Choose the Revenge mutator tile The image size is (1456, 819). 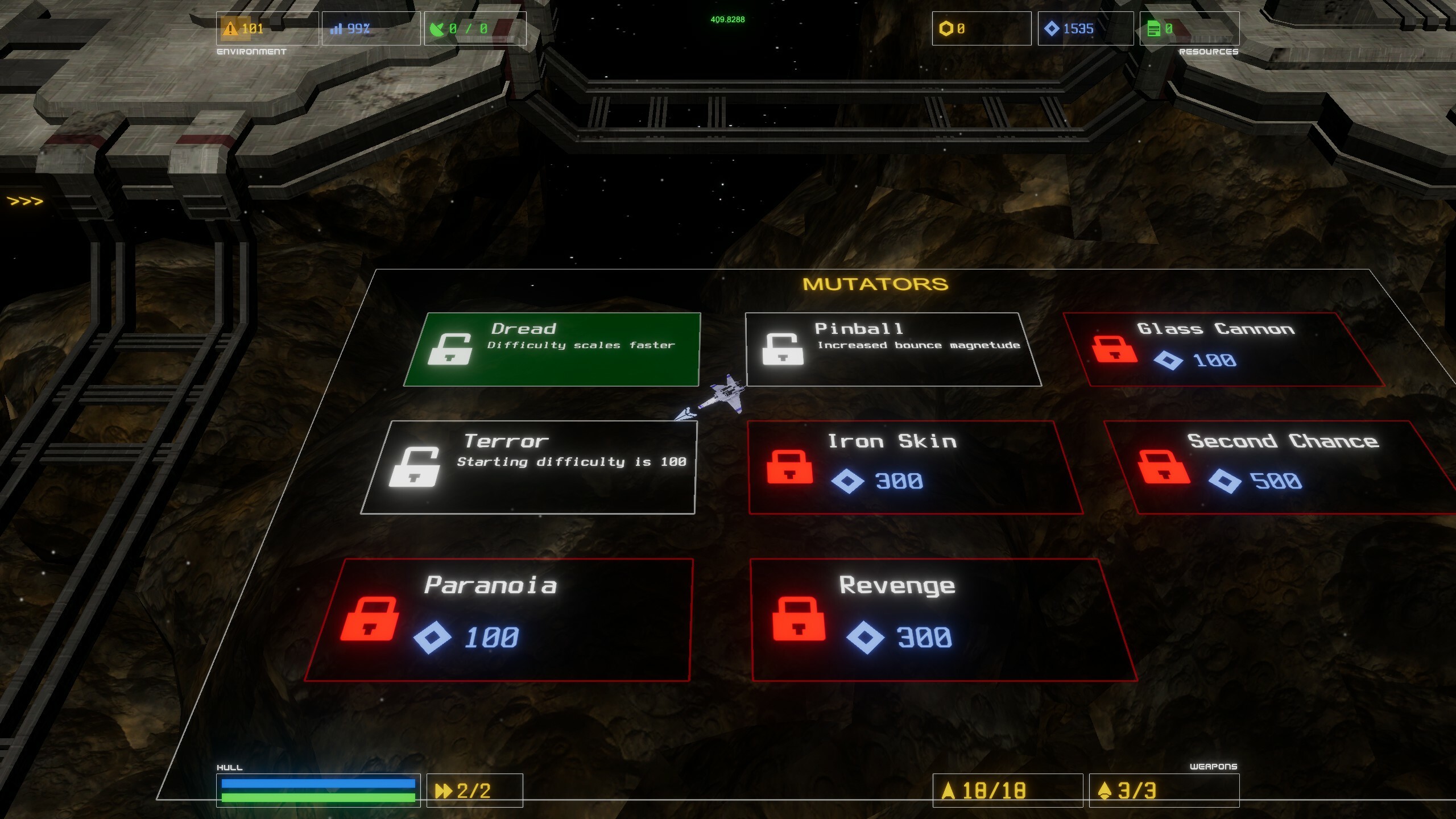(943, 619)
